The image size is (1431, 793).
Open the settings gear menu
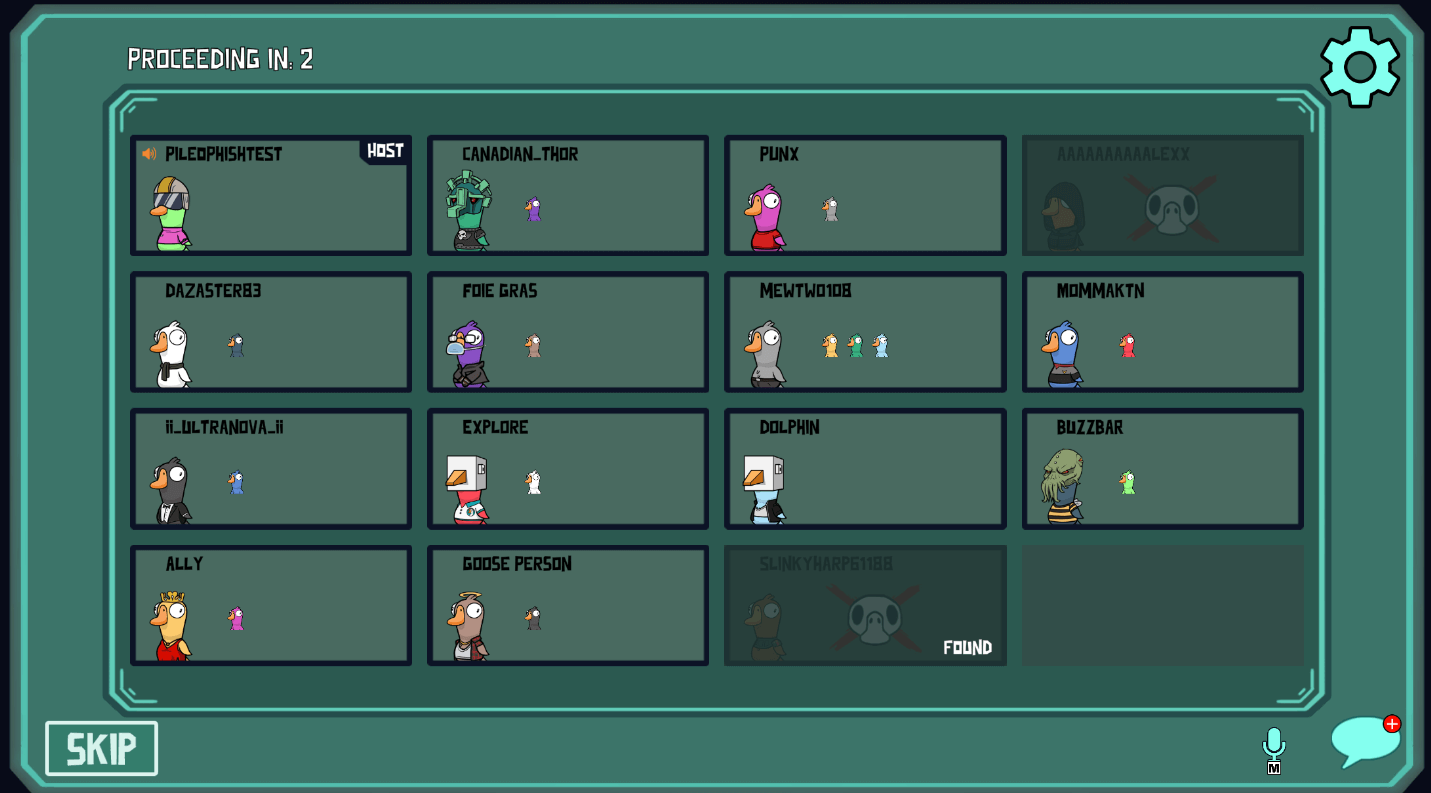click(1359, 66)
